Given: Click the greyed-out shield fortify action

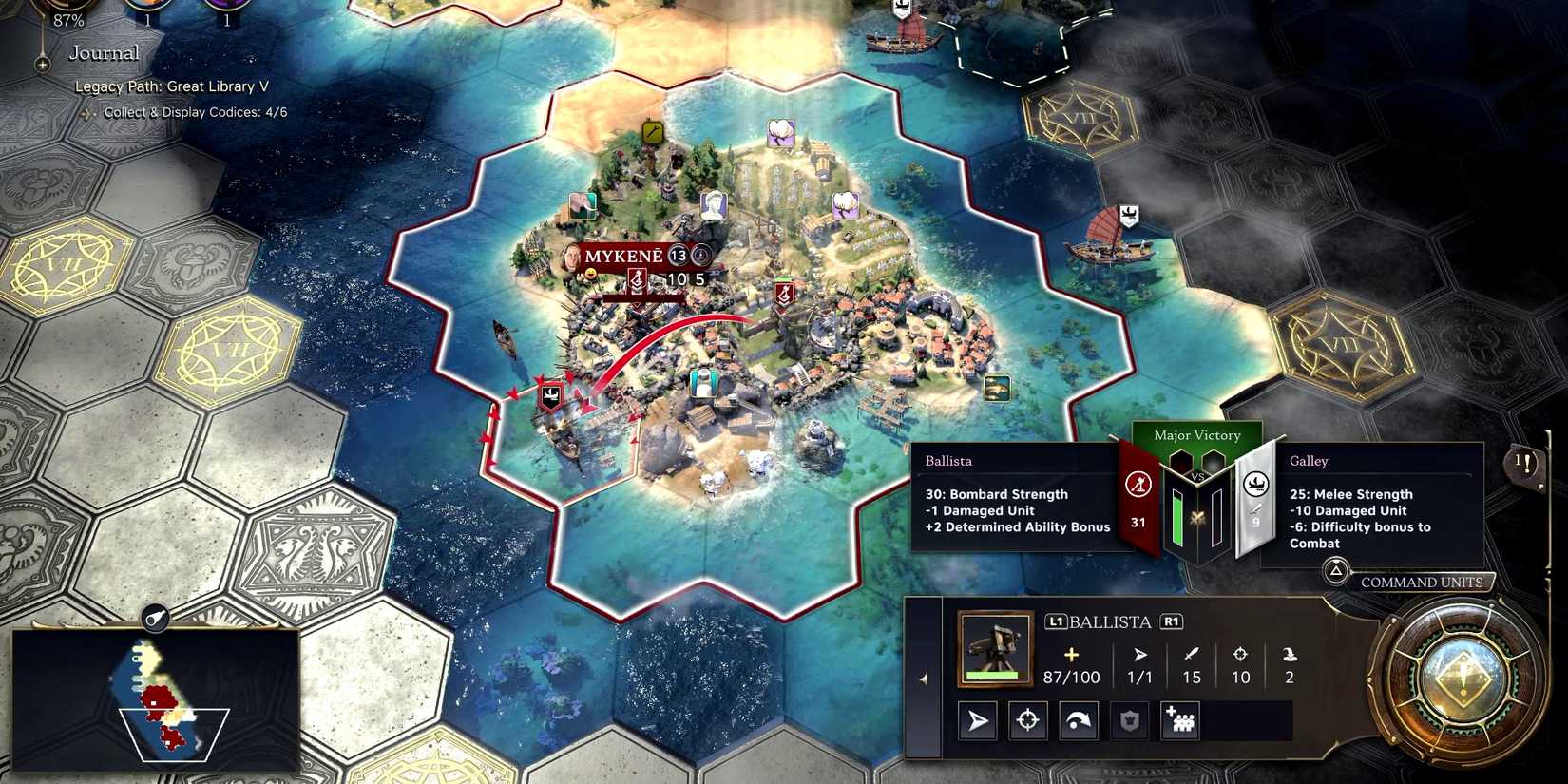Looking at the screenshot, I should pos(1129,721).
